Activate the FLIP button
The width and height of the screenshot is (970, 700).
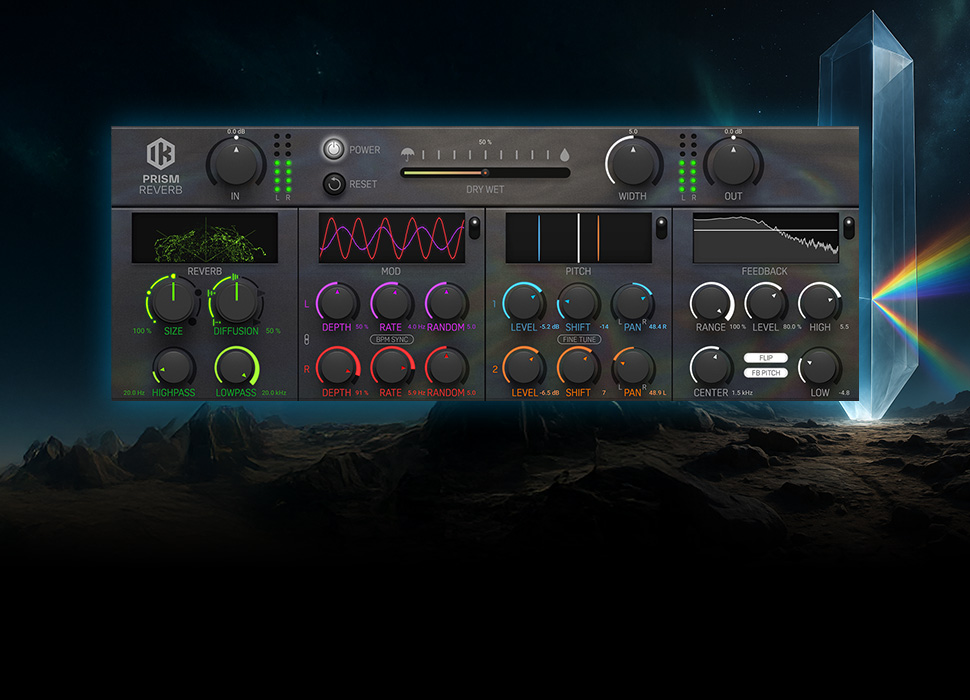click(766, 357)
